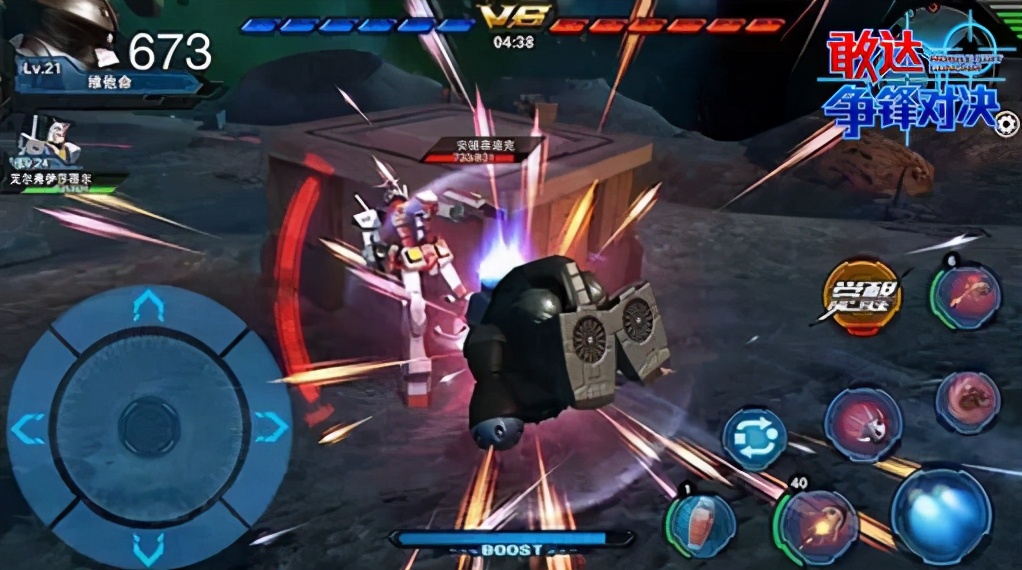
Task: Activate the red weapon skill with count 6
Action: (x=966, y=297)
